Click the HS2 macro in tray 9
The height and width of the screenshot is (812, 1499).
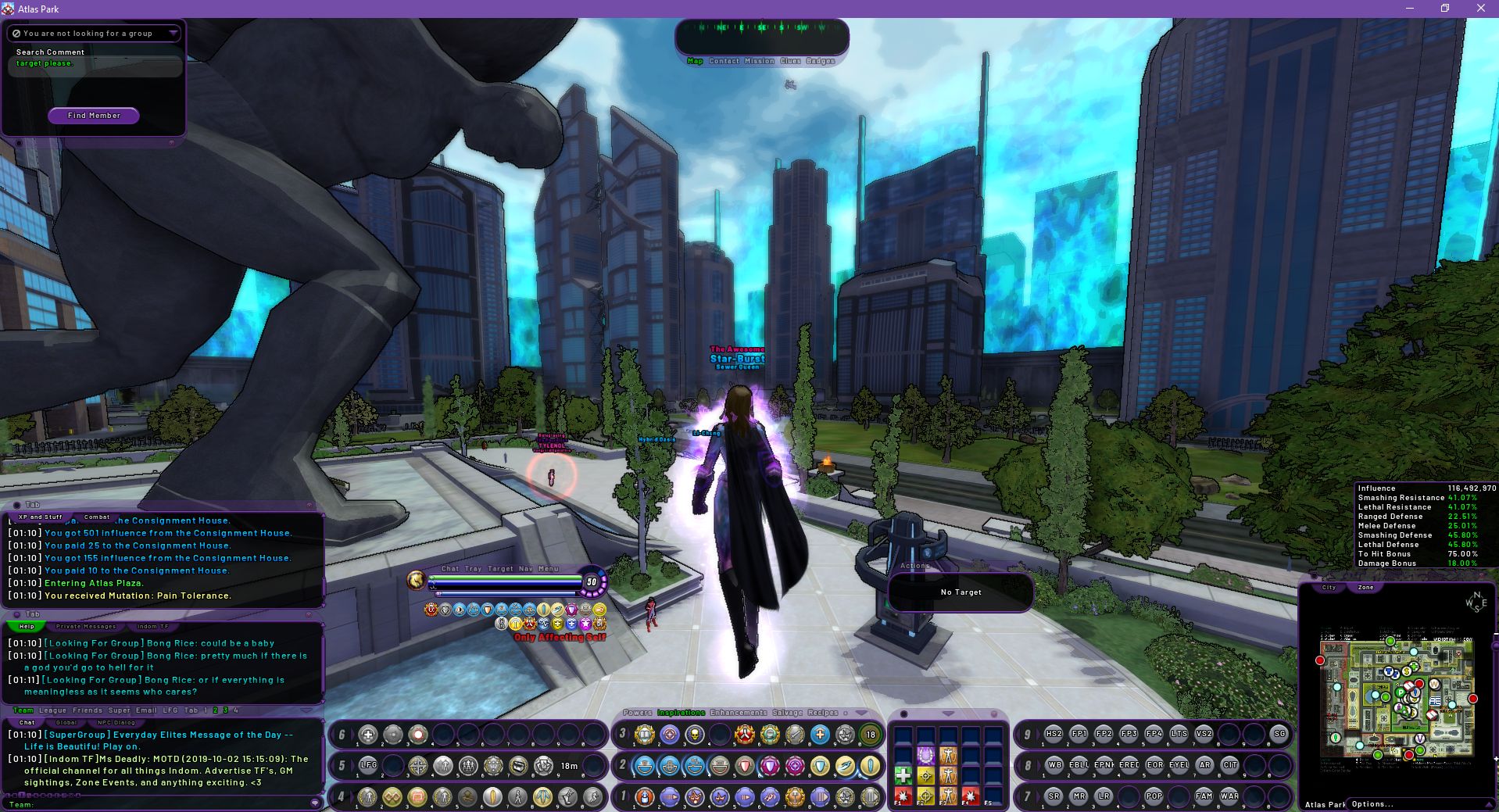coord(1054,734)
